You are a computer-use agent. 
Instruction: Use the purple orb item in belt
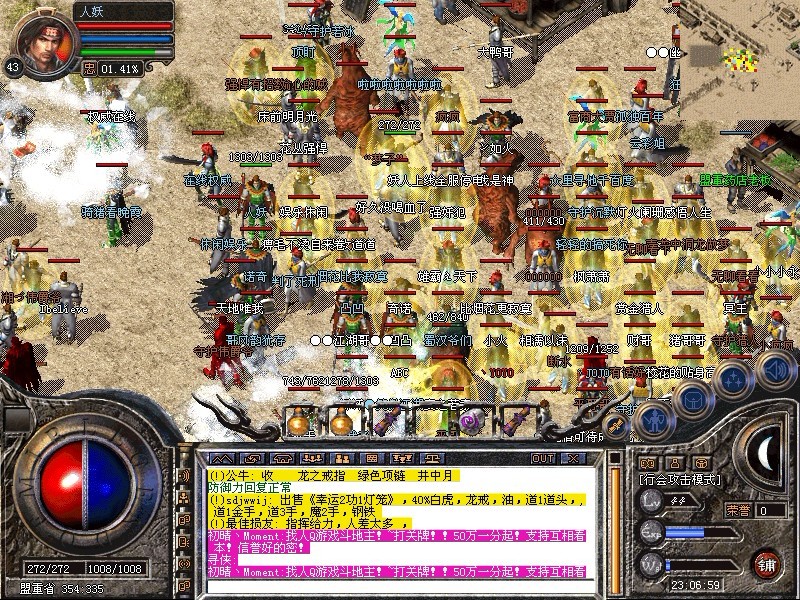tap(469, 421)
